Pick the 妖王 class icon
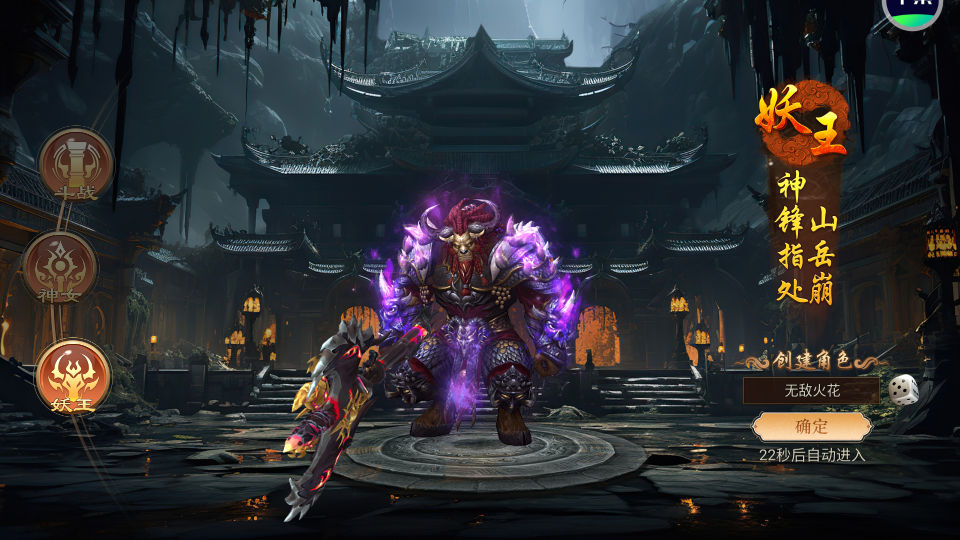Screen dimensions: 960x540 click(72, 377)
